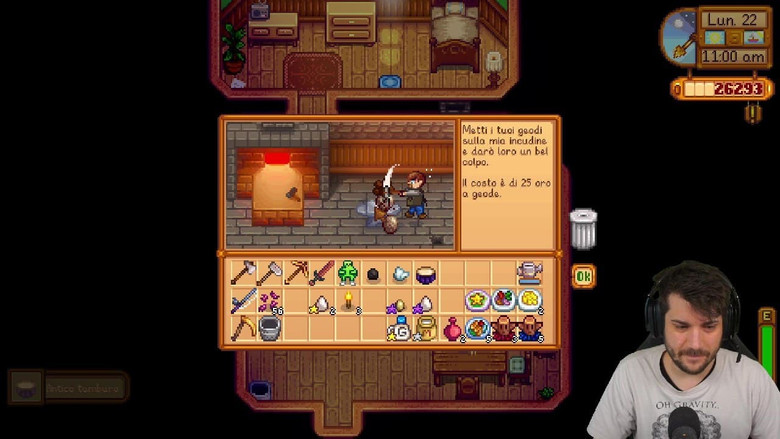Pick the bottle marked with a G
Image resolution: width=780 pixels, height=439 pixels.
[400, 328]
